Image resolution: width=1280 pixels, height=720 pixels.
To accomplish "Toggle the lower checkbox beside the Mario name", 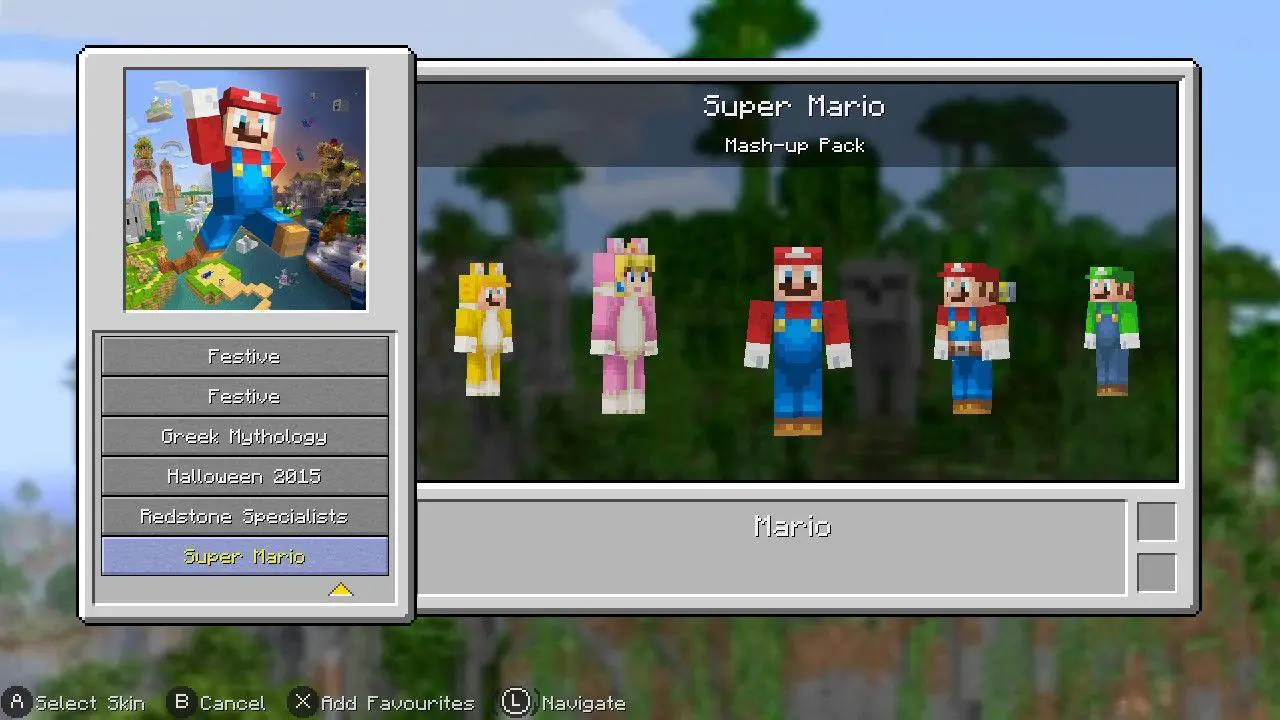I will pyautogui.click(x=1159, y=570).
